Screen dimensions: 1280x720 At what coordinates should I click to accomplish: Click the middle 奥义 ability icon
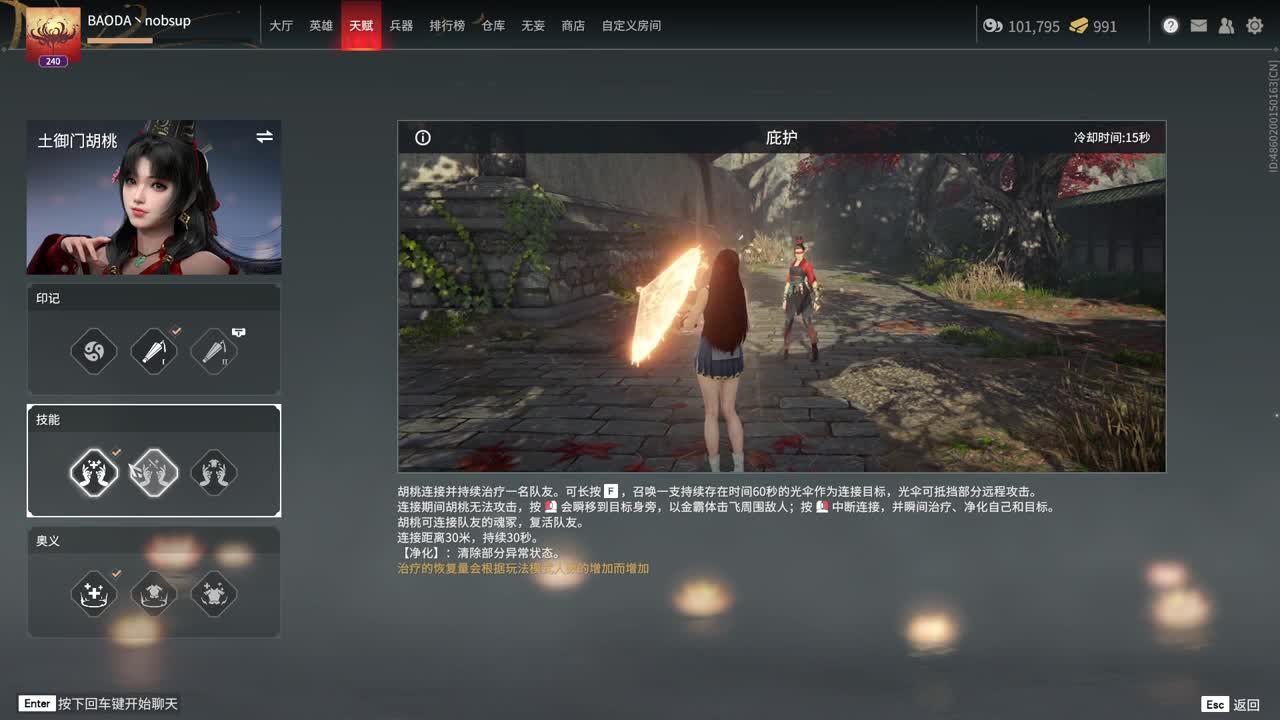point(153,594)
